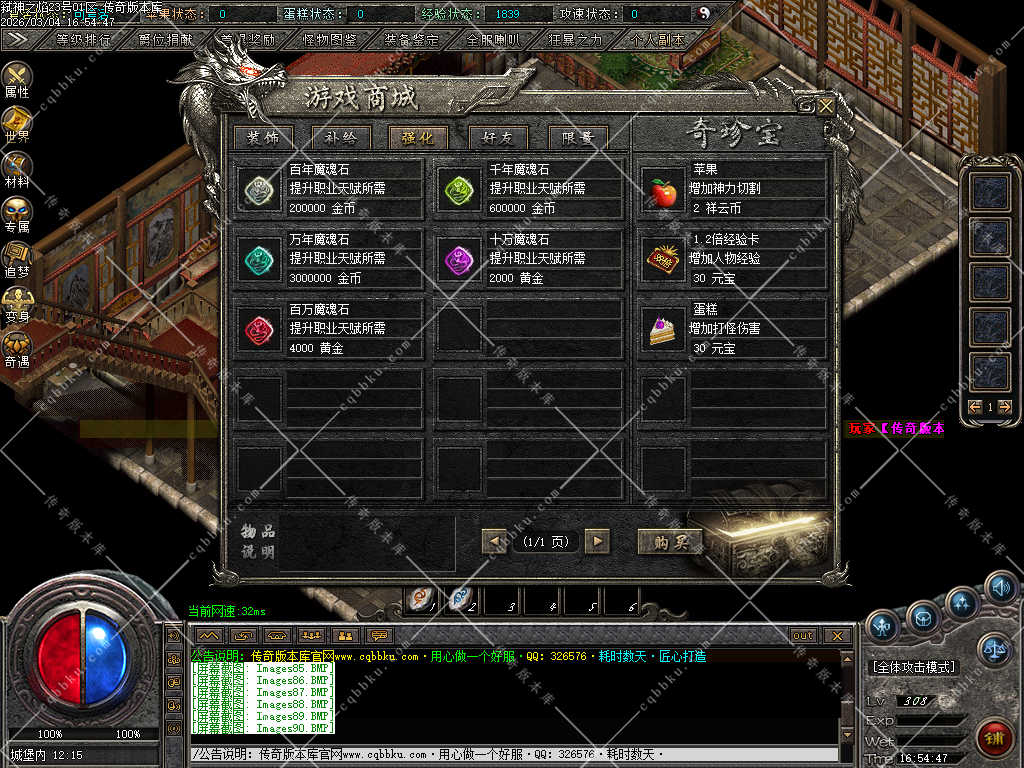Open the 等级排行 level ranking menu
This screenshot has height=768, width=1024.
click(83, 40)
